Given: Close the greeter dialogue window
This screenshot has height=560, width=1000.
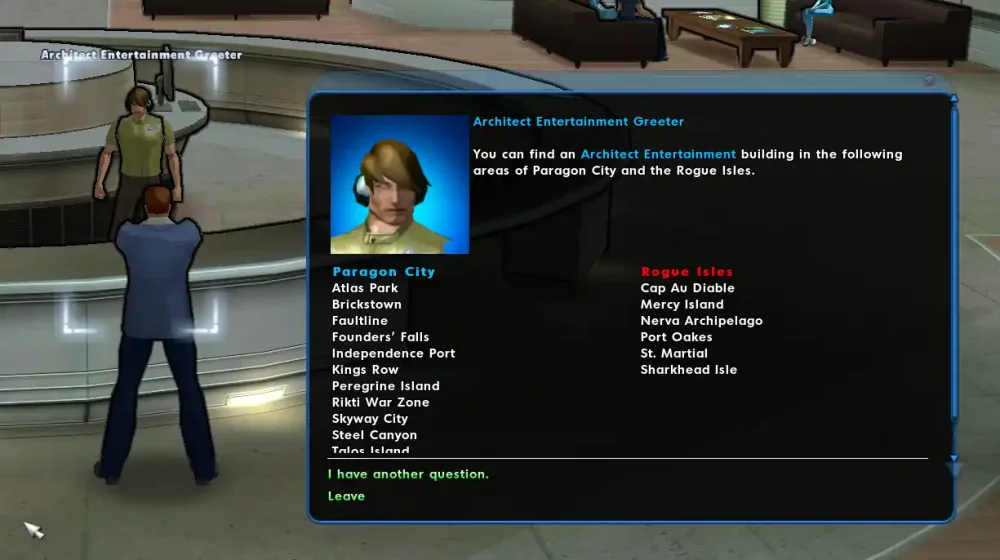Looking at the screenshot, I should [930, 81].
